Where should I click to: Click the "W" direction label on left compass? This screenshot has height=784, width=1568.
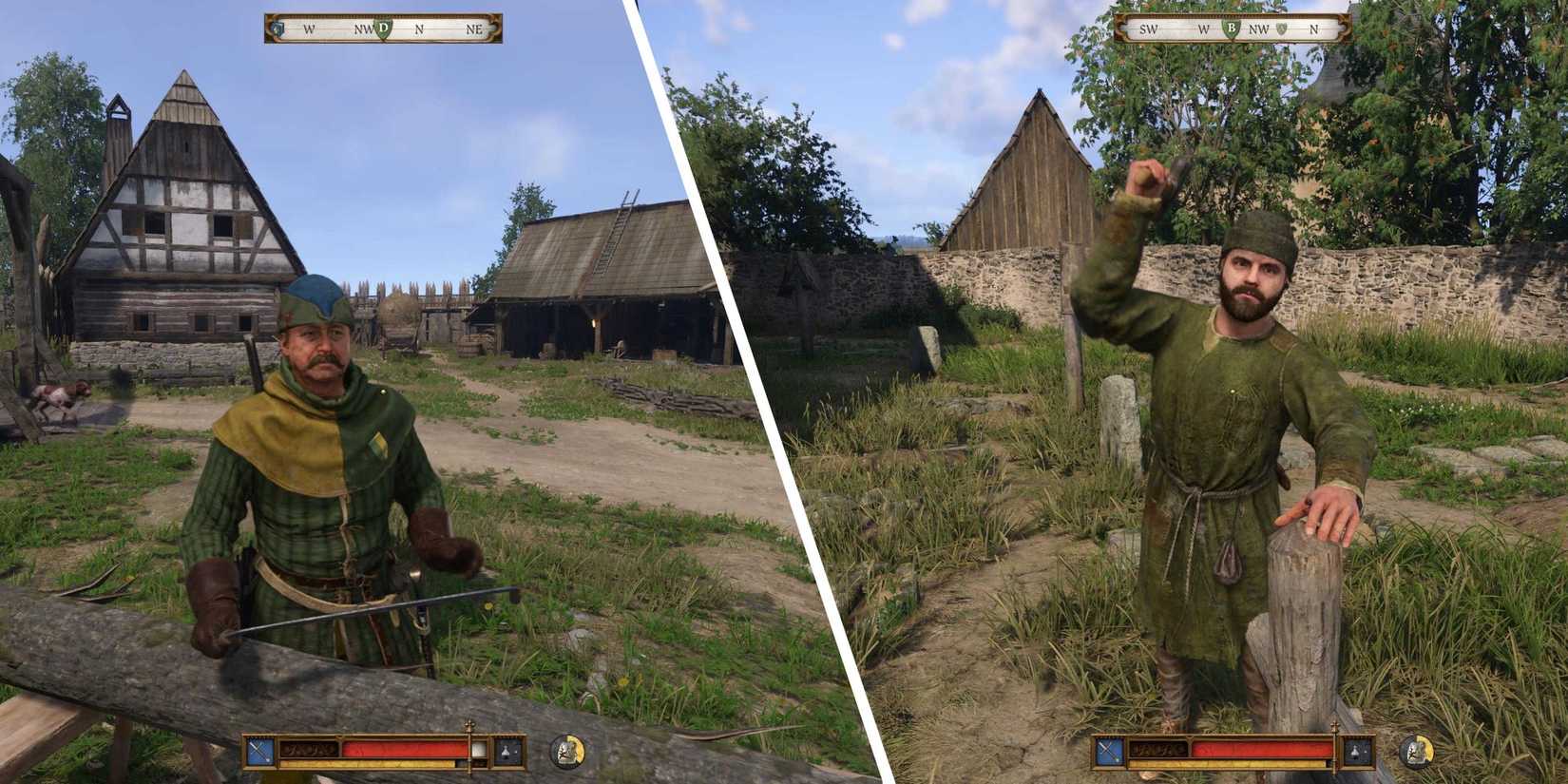click(x=308, y=29)
